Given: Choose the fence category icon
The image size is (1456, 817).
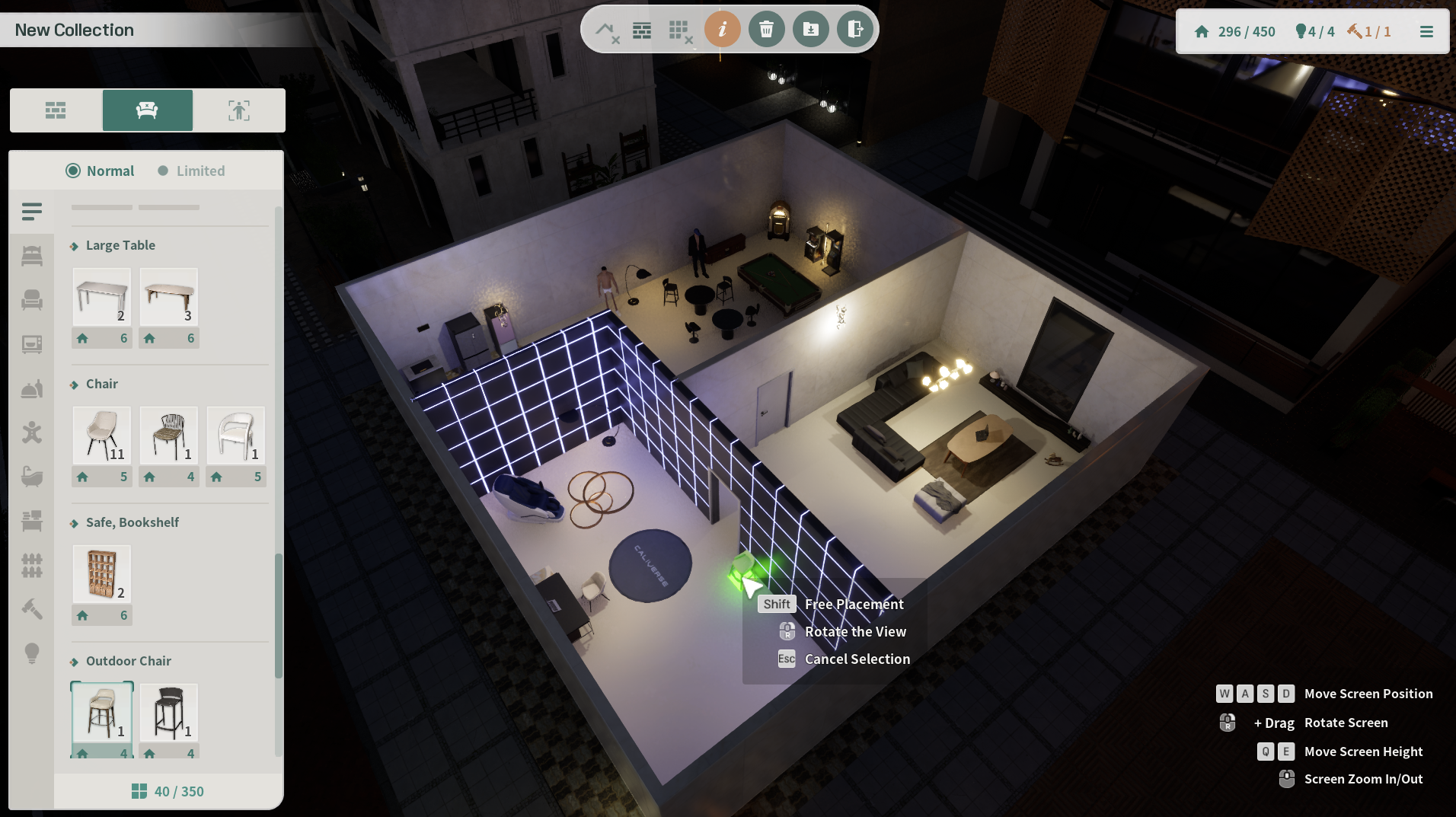Looking at the screenshot, I should pyautogui.click(x=32, y=565).
